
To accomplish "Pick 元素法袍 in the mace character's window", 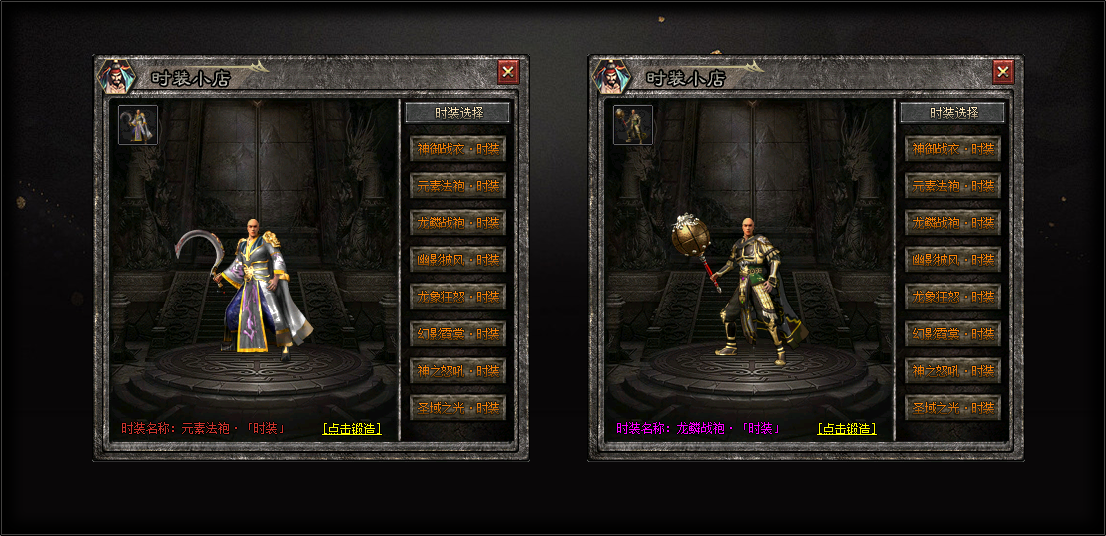I will click(x=953, y=186).
